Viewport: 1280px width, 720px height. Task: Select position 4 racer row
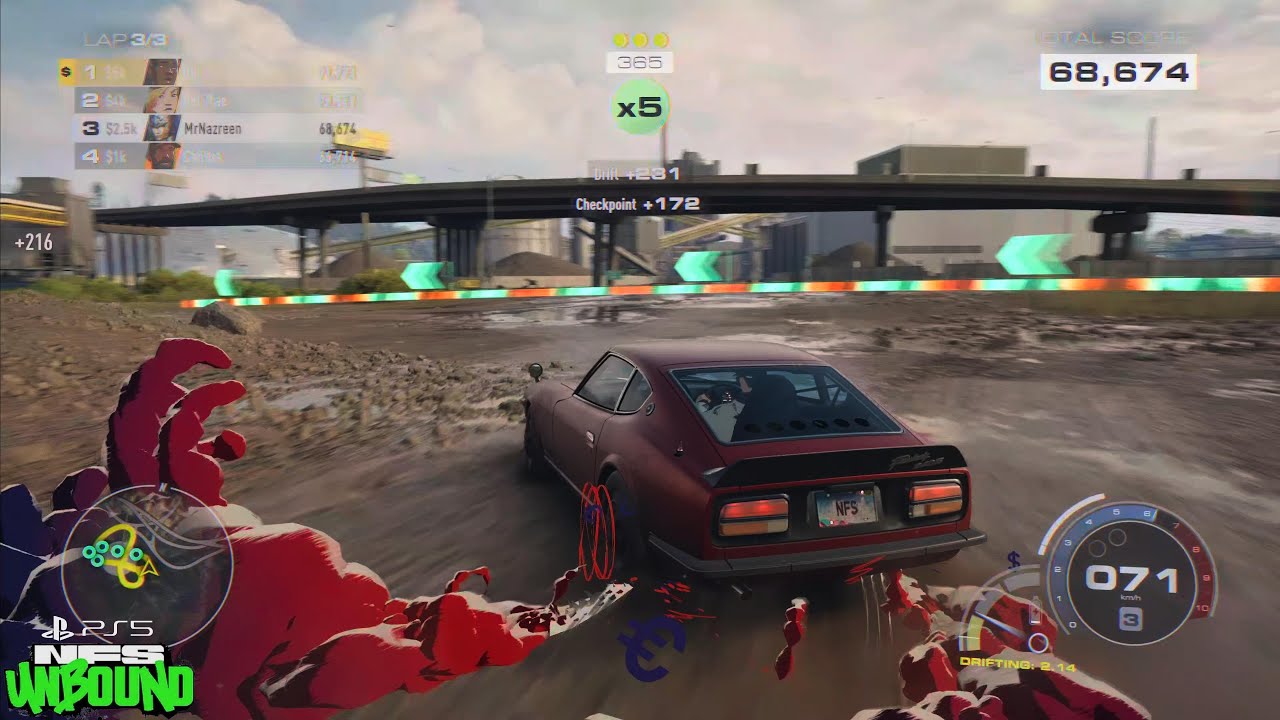point(200,157)
